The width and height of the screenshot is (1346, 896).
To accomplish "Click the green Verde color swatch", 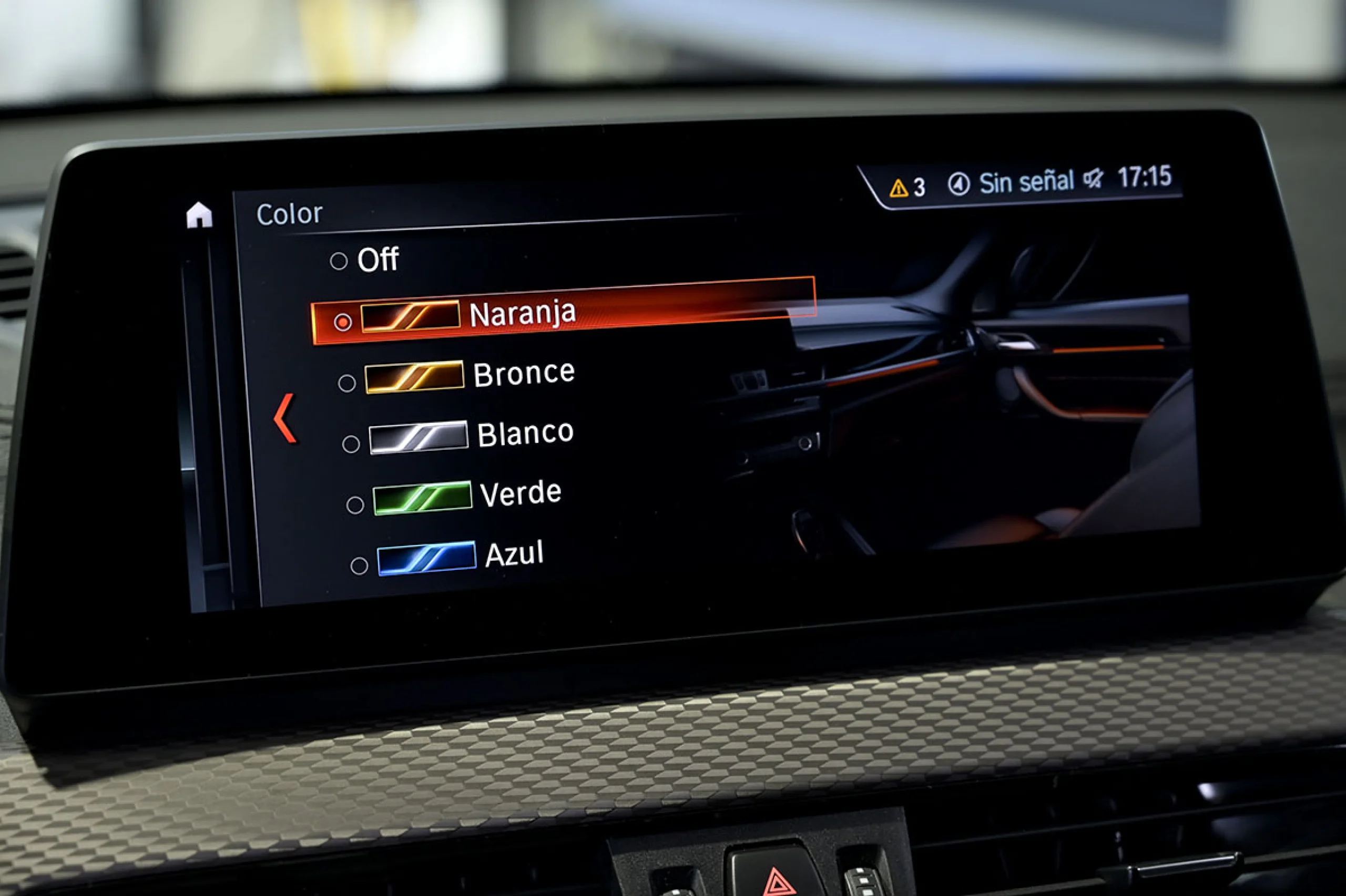I will tap(422, 498).
